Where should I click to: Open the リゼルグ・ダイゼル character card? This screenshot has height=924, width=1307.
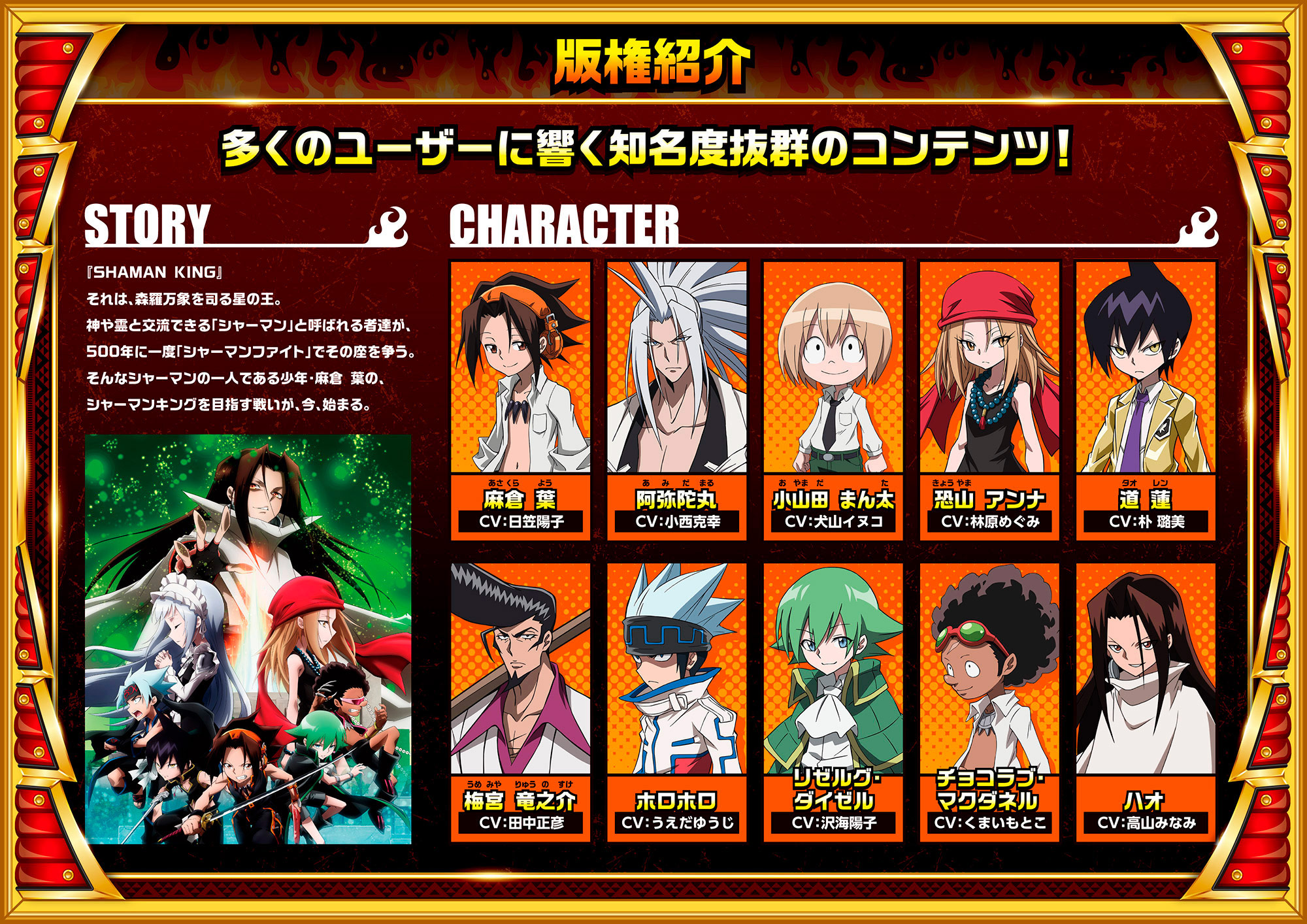[833, 702]
